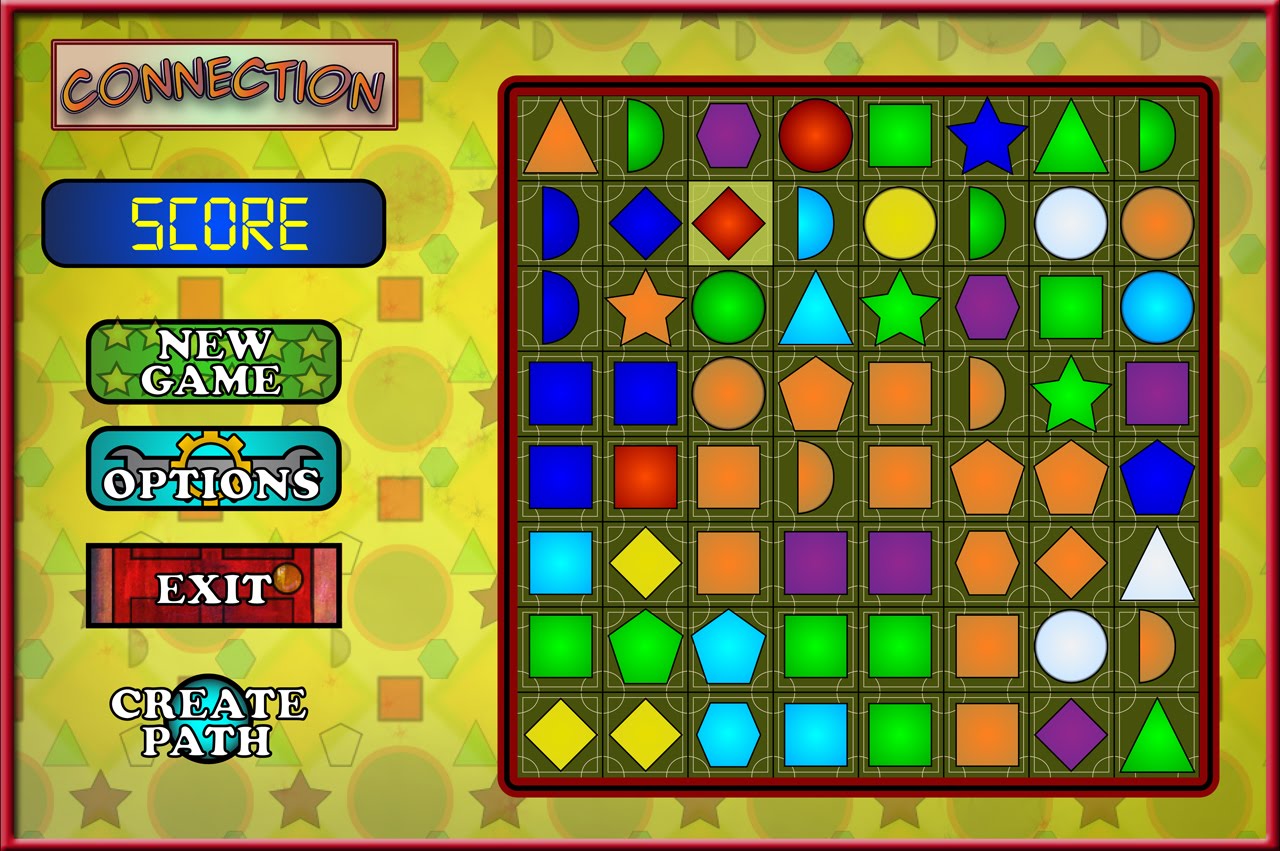Choose the white triangle tile
1280x851 pixels.
[1157, 565]
